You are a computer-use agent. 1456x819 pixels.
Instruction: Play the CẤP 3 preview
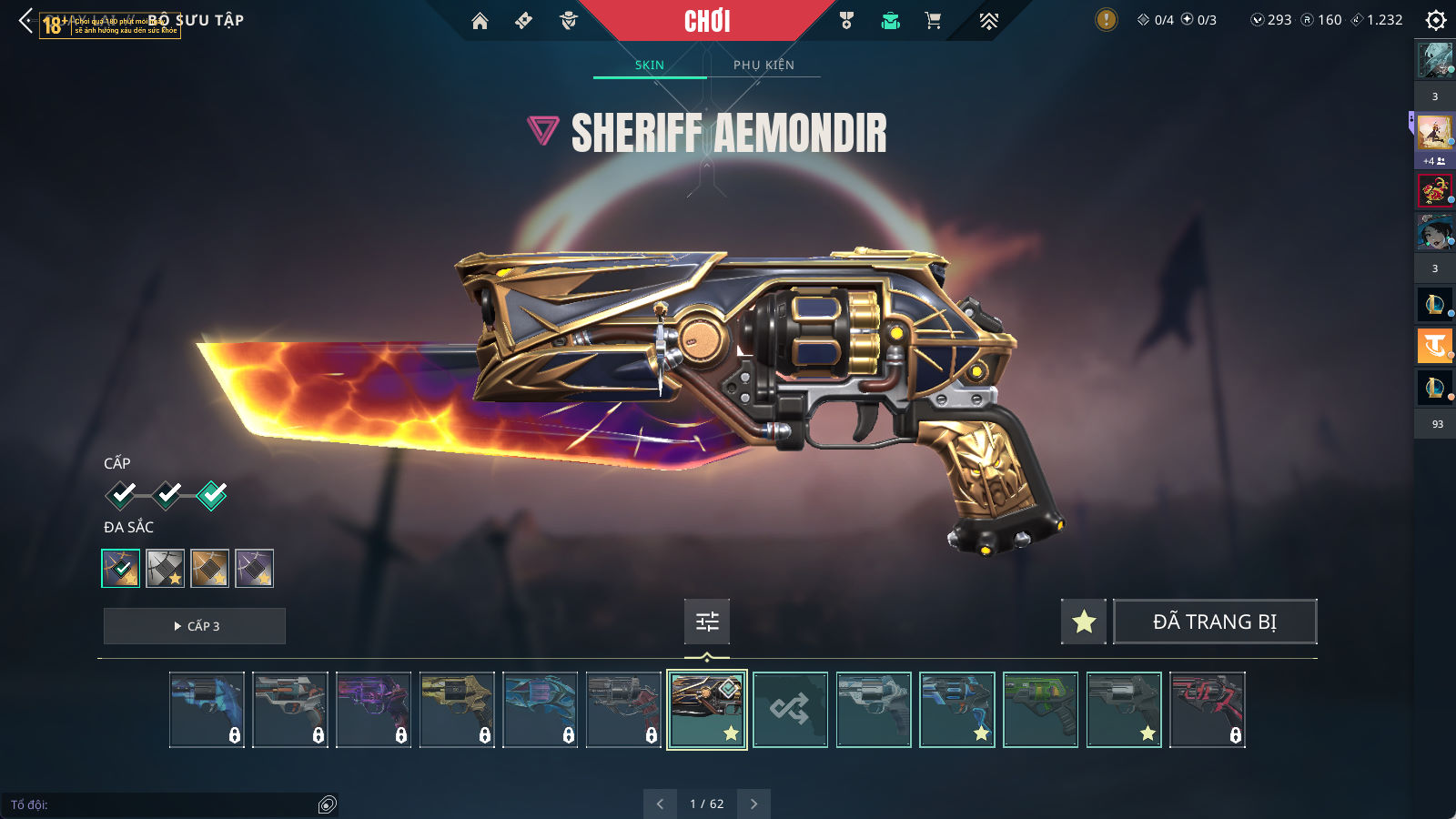tap(195, 626)
